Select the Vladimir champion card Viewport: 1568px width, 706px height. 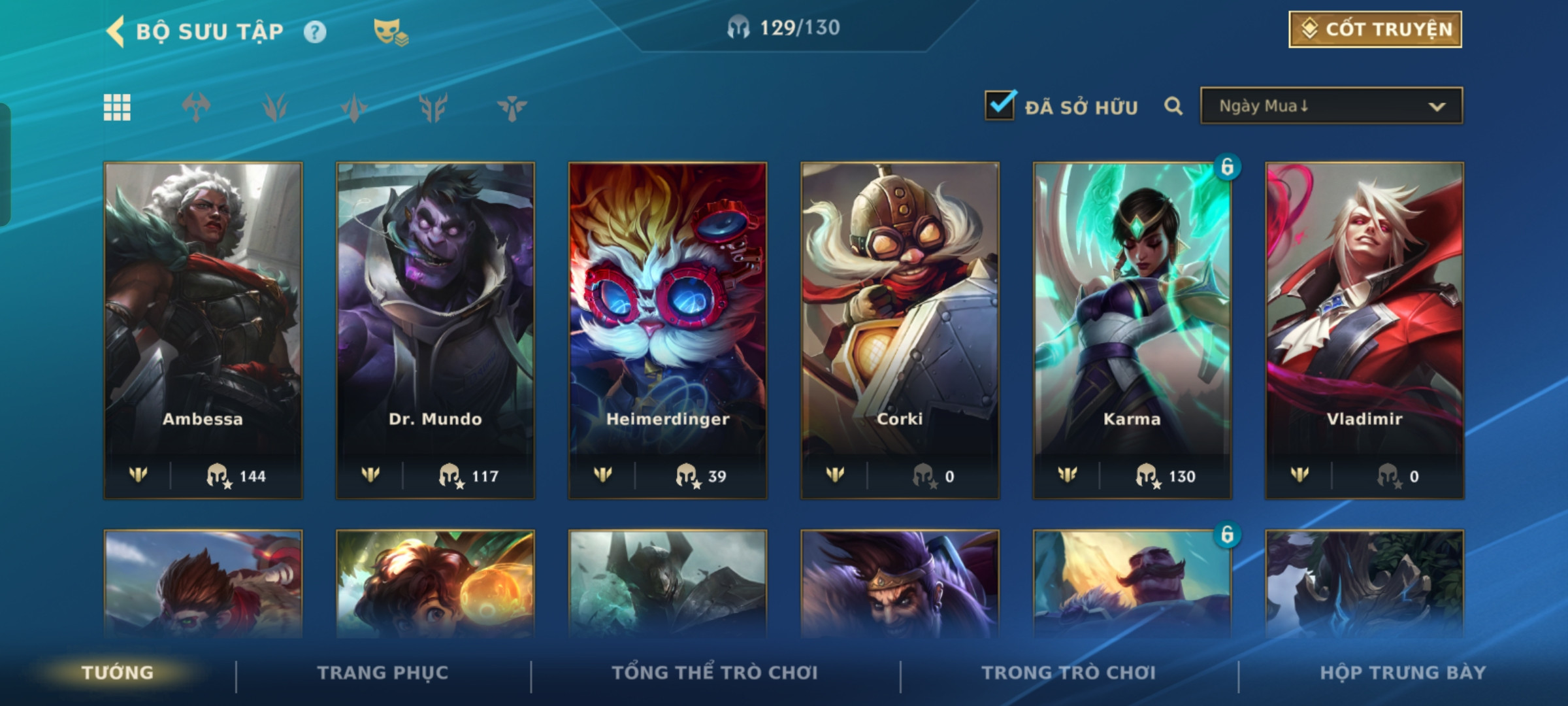[1364, 330]
